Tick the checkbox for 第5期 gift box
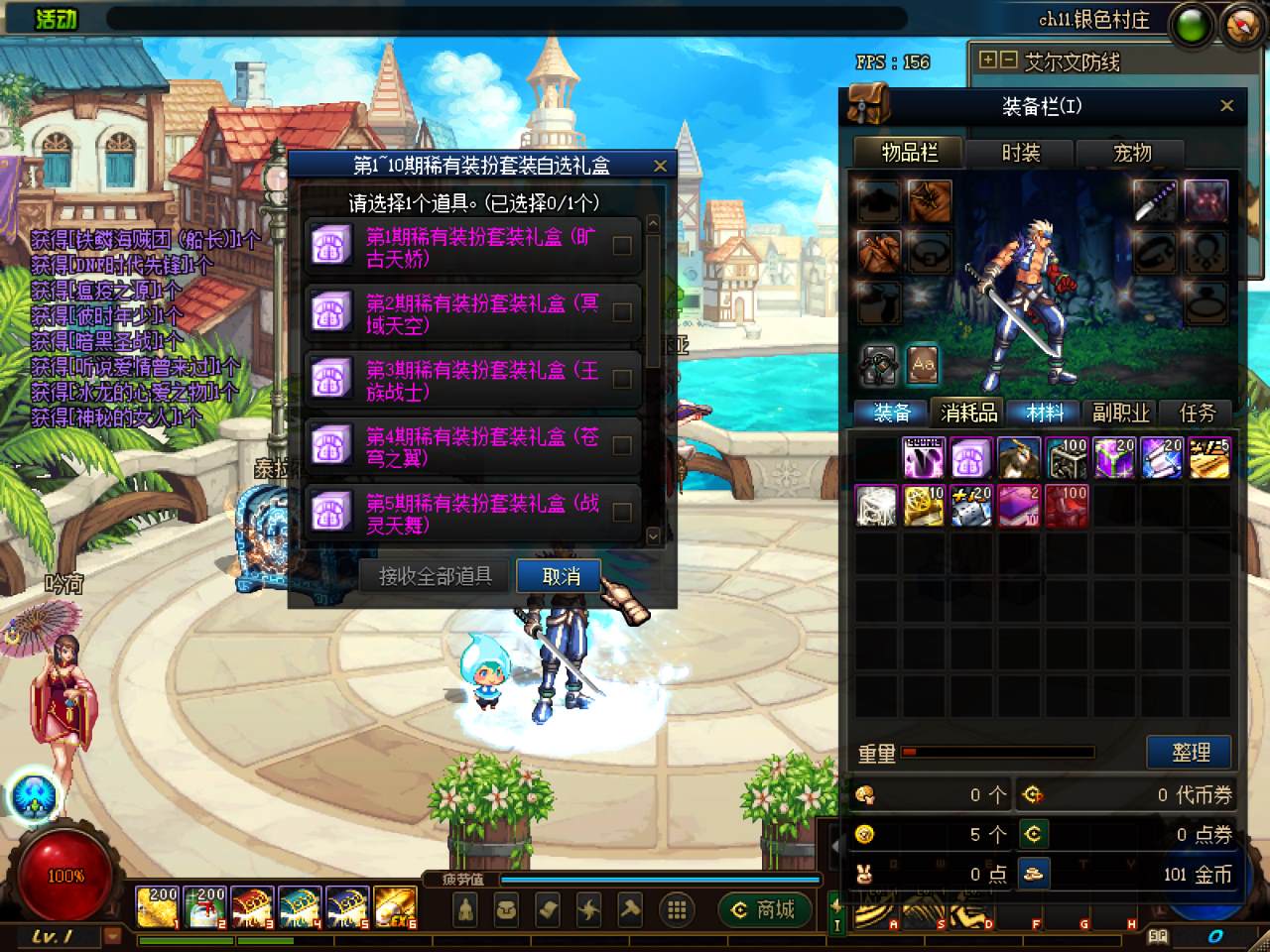 (x=622, y=512)
